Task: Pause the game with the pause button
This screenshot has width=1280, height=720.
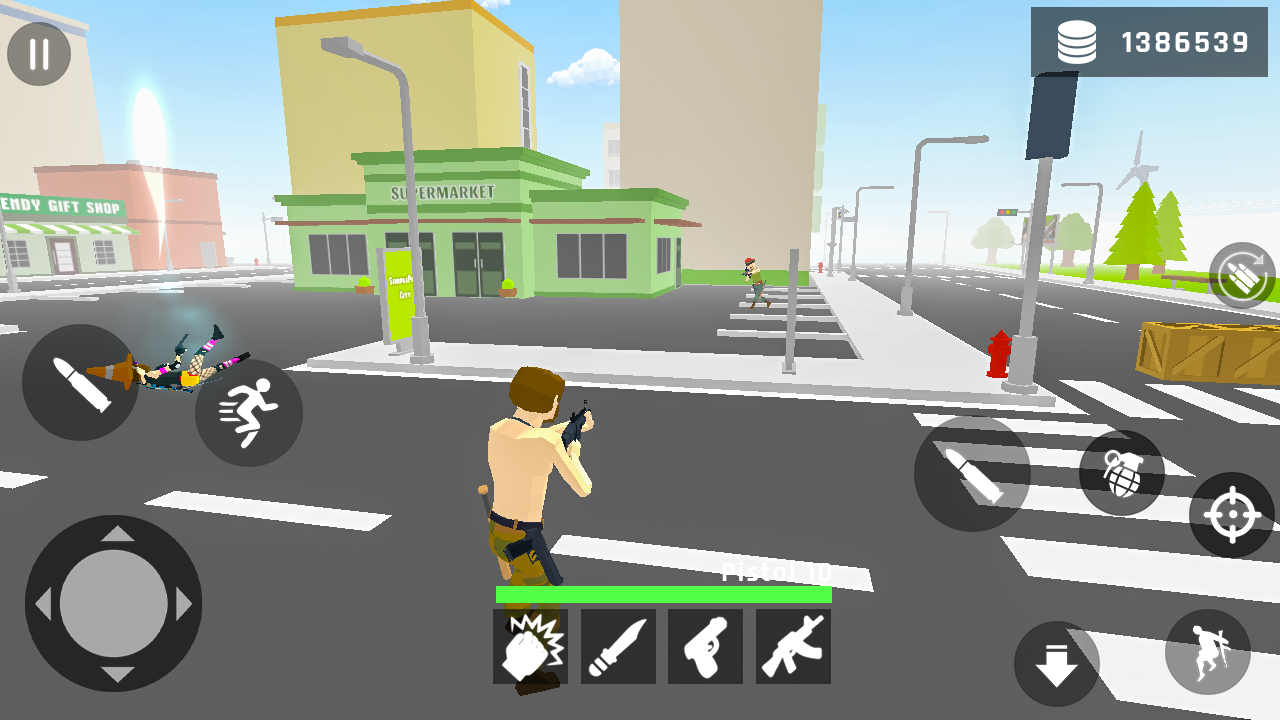Action: tap(39, 54)
